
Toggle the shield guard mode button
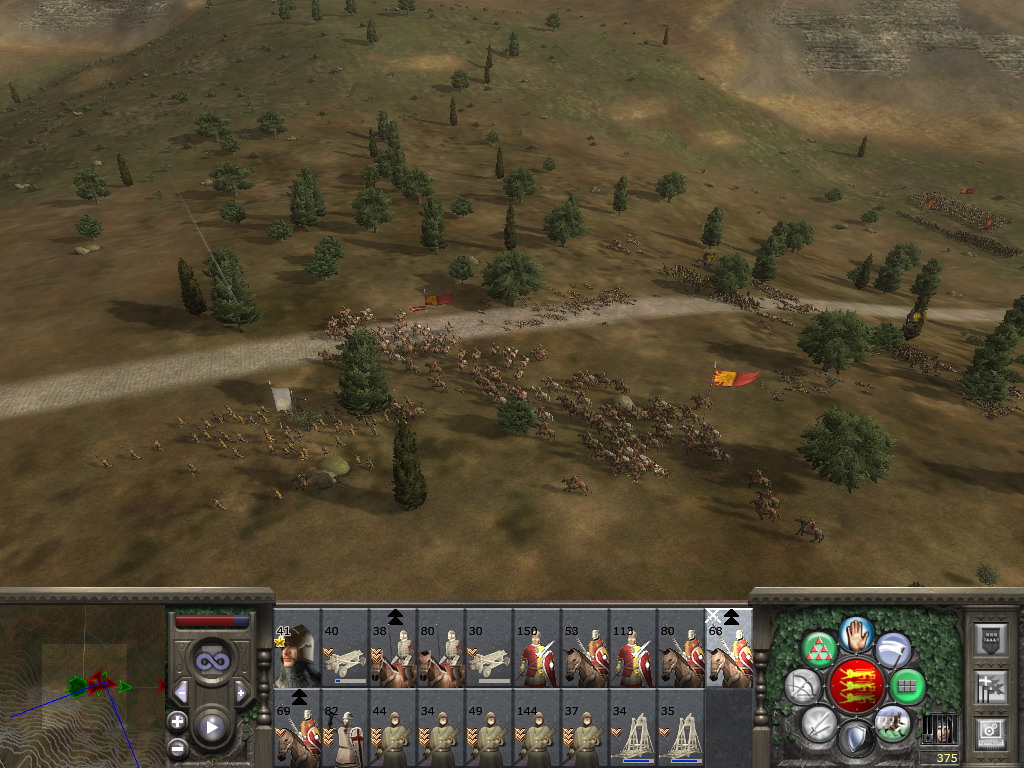click(x=856, y=739)
